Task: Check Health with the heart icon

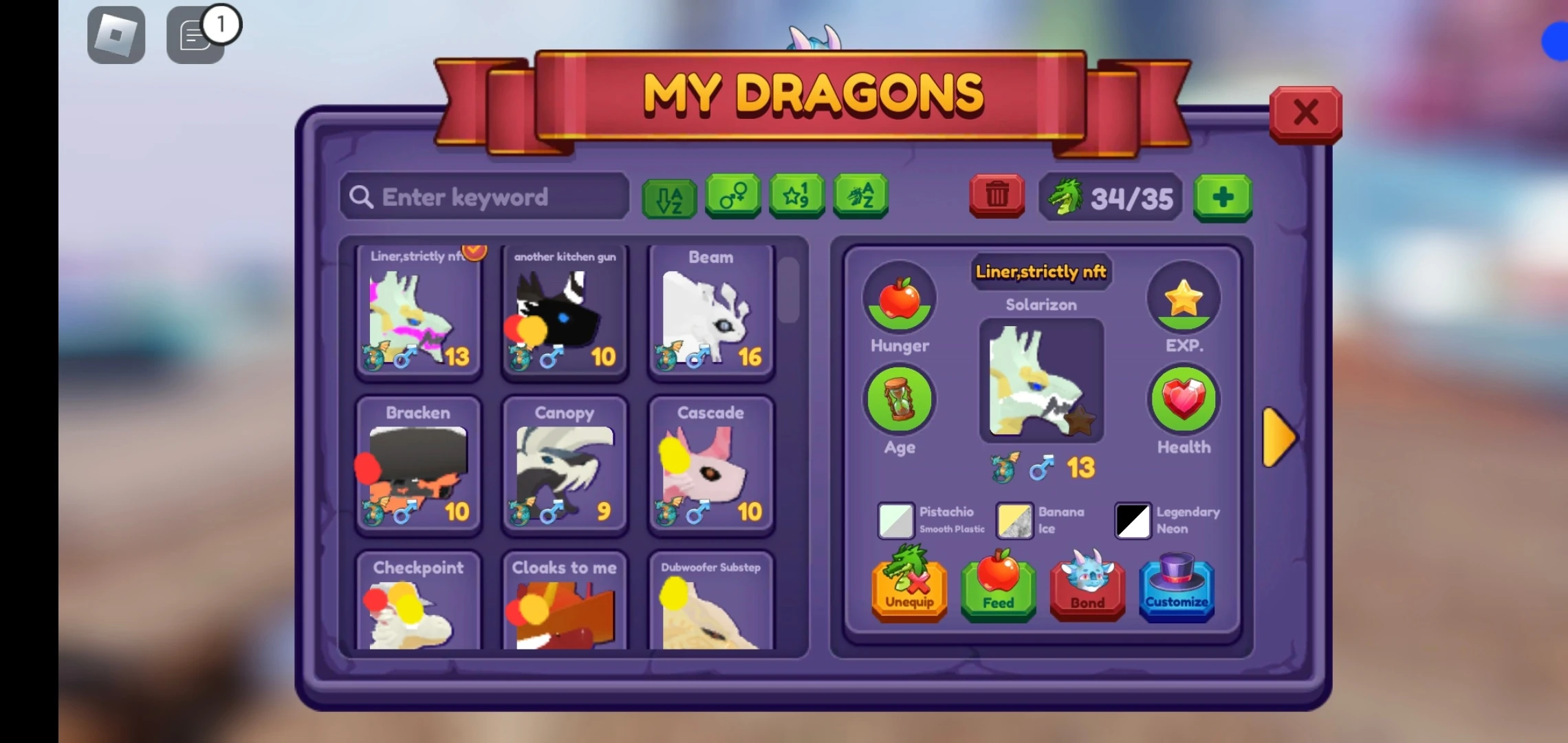Action: click(x=1183, y=399)
